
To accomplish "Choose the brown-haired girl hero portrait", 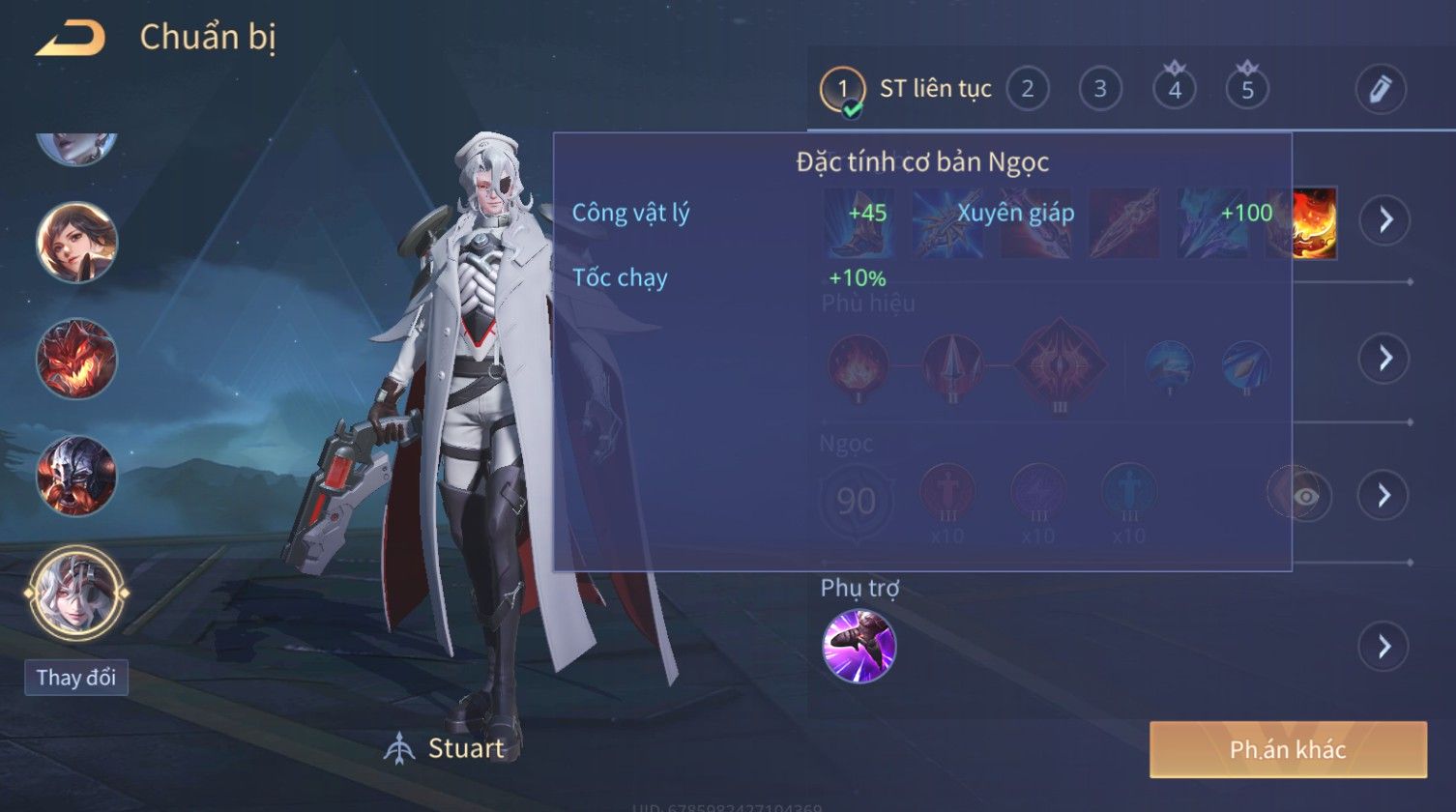I will click(x=77, y=242).
